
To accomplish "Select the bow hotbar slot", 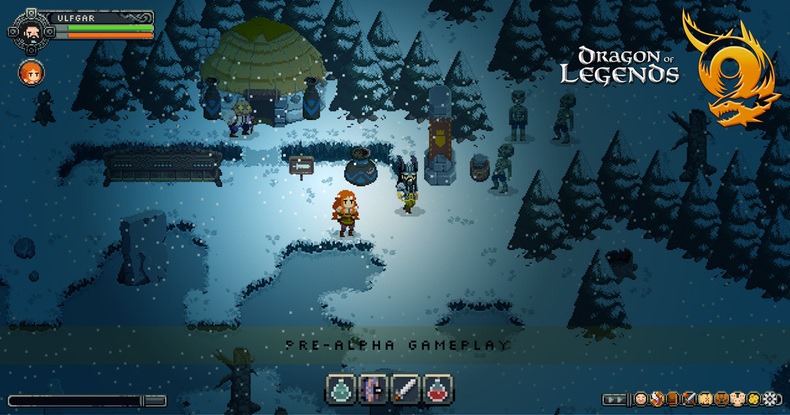I will click(x=374, y=388).
